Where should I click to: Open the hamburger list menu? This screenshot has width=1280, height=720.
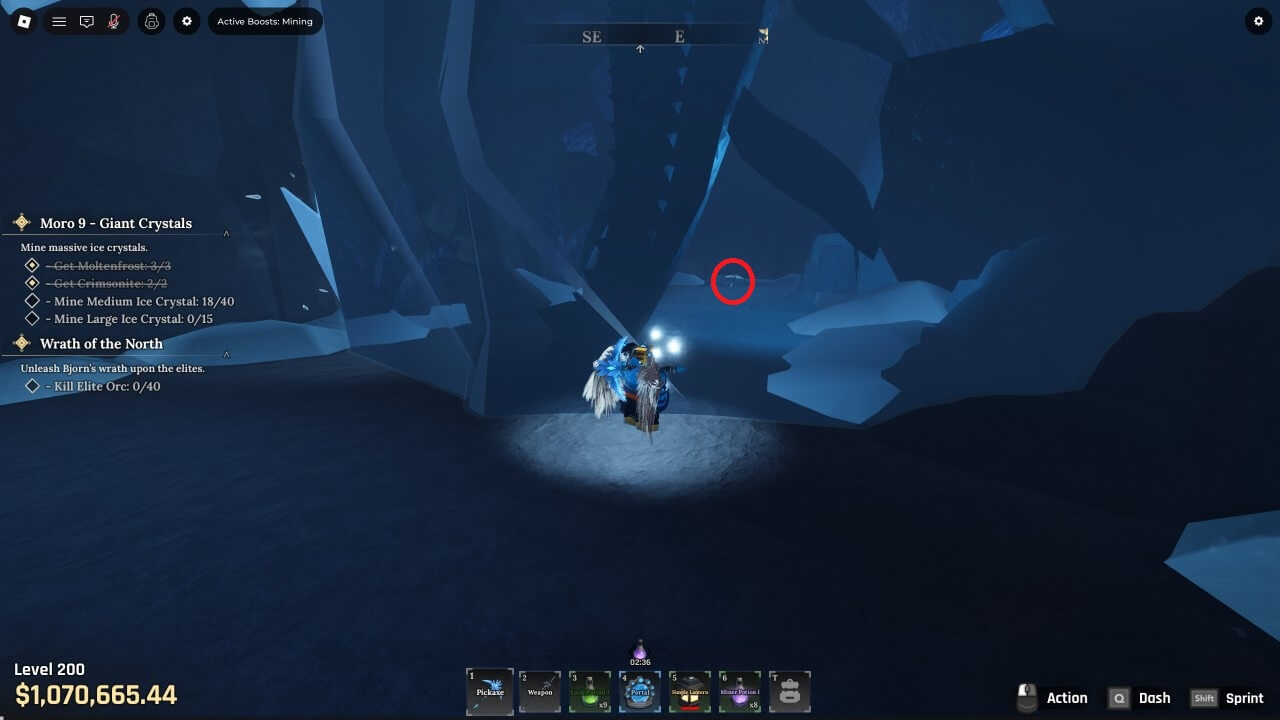pos(59,21)
